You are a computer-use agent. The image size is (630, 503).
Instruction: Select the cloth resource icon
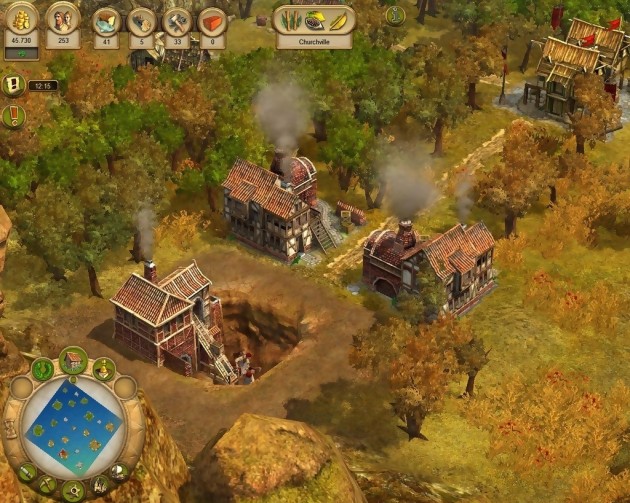point(106,21)
